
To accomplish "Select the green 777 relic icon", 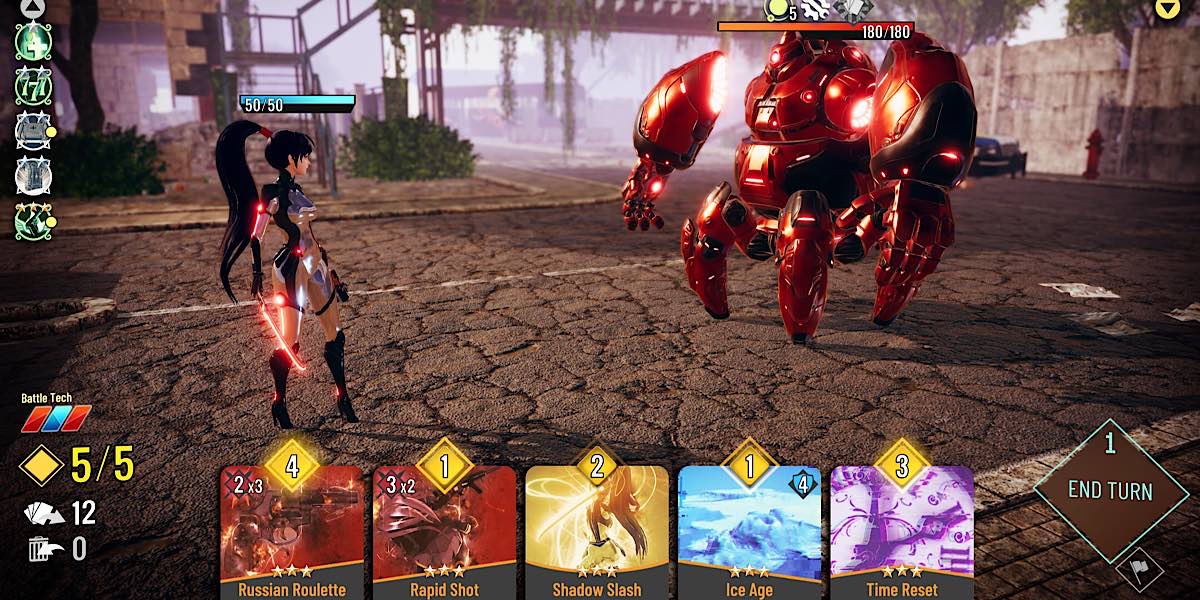I will [x=32, y=85].
